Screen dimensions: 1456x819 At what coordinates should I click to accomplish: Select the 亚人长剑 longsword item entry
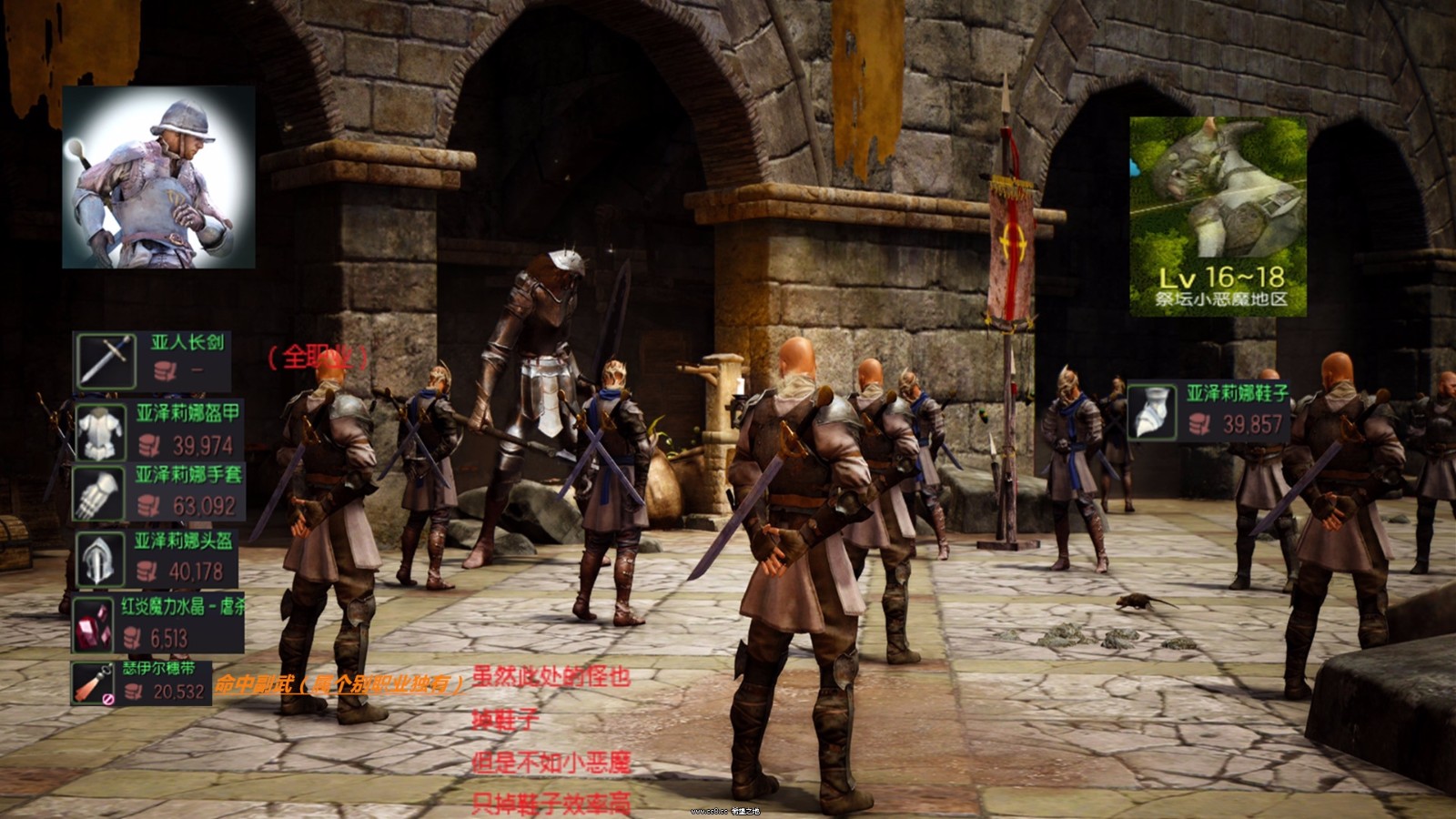click(151, 360)
